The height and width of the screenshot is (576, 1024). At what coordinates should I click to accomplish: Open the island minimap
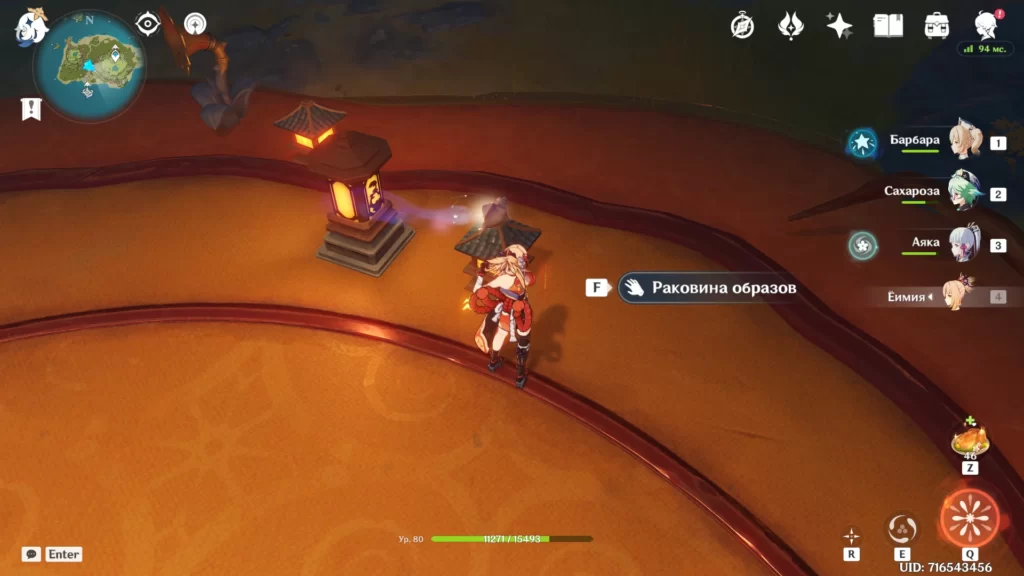click(88, 66)
